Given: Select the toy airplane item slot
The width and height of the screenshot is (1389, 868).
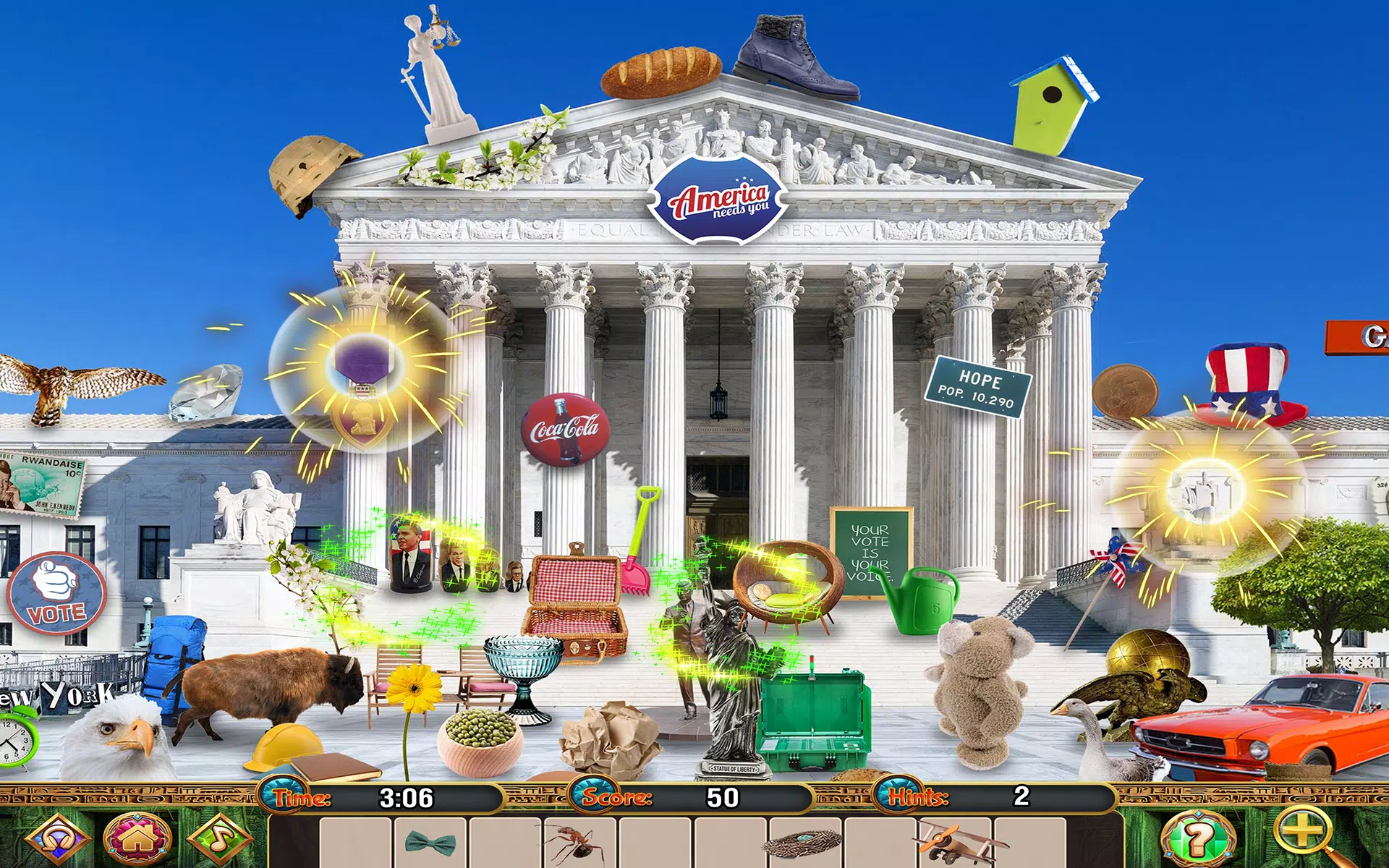Looking at the screenshot, I should pos(956,843).
